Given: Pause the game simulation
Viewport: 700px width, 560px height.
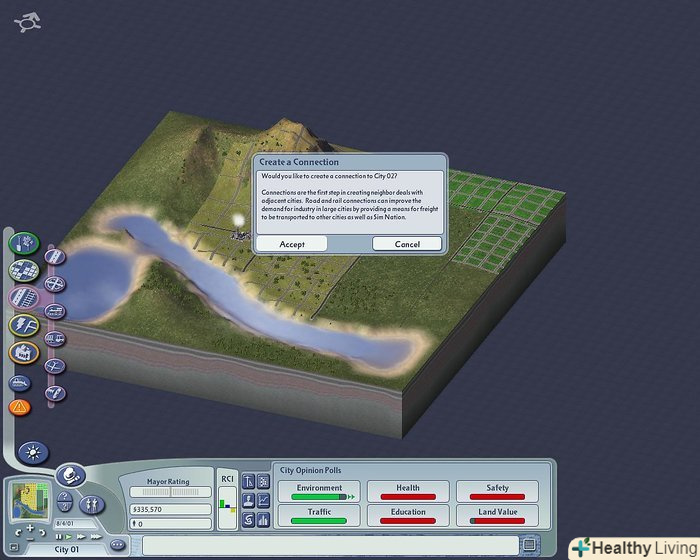Looking at the screenshot, I should (58, 536).
